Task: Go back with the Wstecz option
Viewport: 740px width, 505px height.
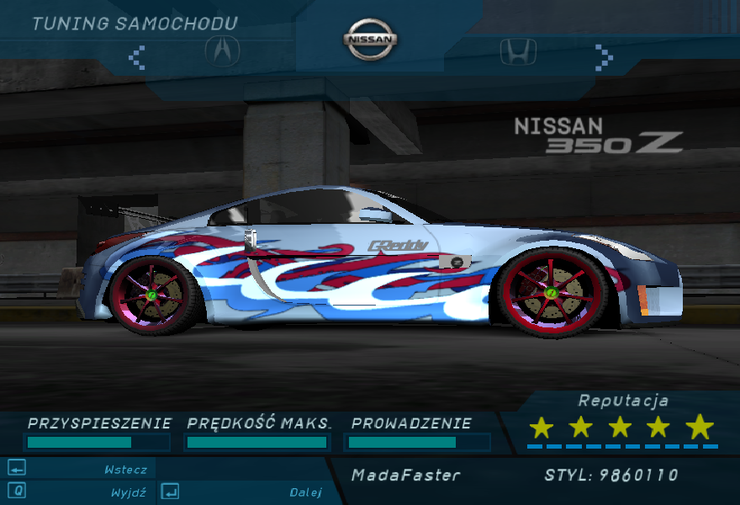Action: pos(126,469)
